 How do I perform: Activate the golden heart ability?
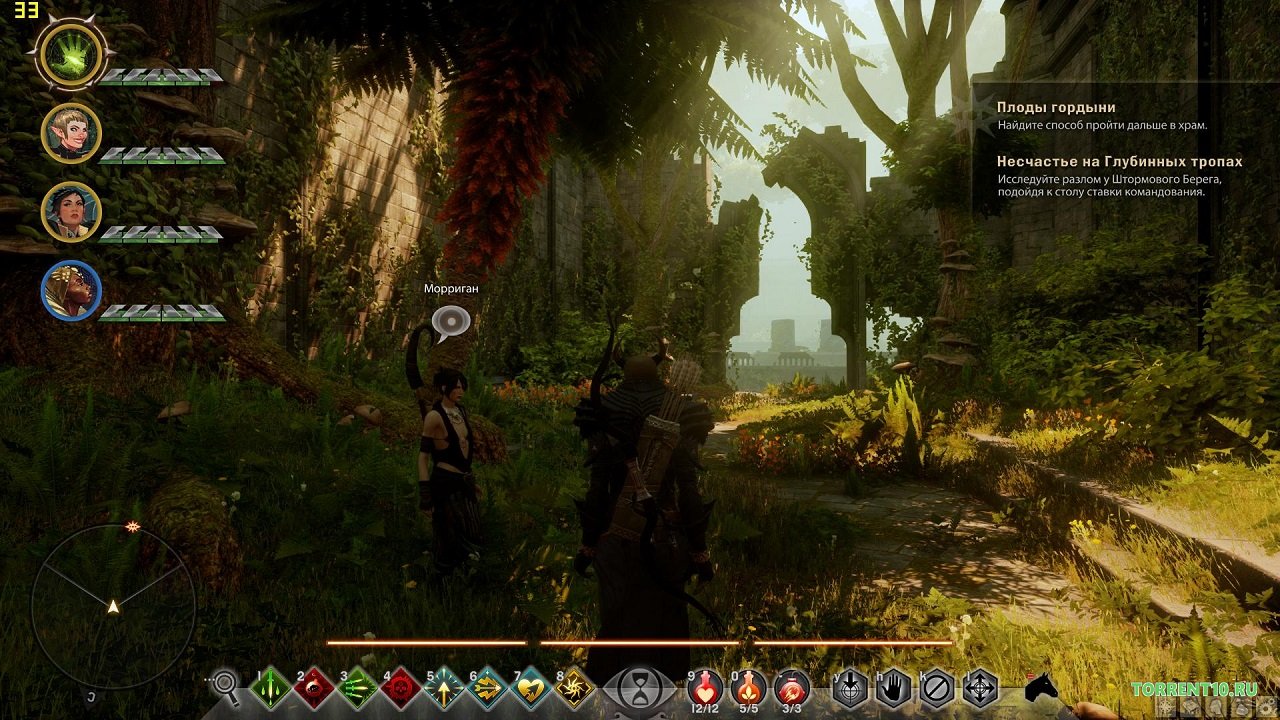pos(530,688)
